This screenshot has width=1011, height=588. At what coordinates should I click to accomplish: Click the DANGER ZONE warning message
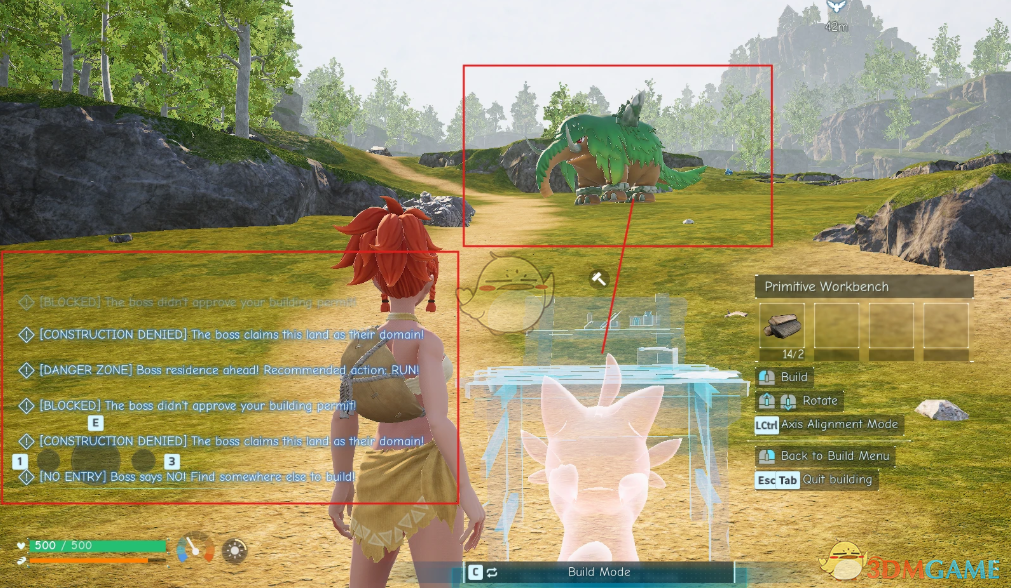coord(229,370)
